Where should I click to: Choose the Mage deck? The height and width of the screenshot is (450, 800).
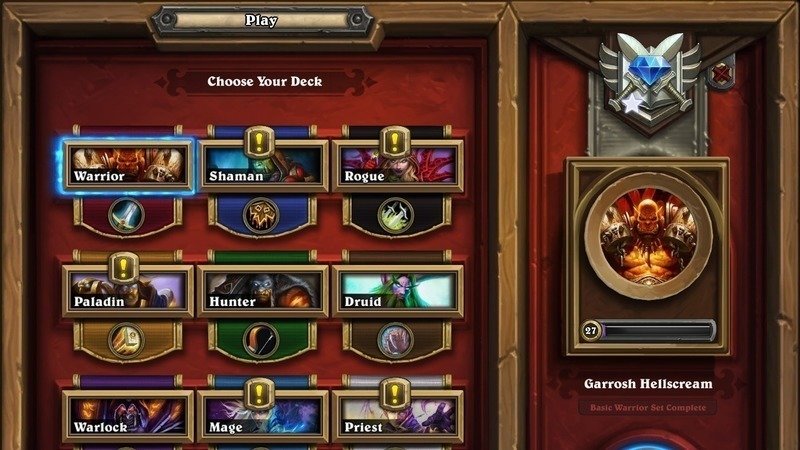click(263, 416)
